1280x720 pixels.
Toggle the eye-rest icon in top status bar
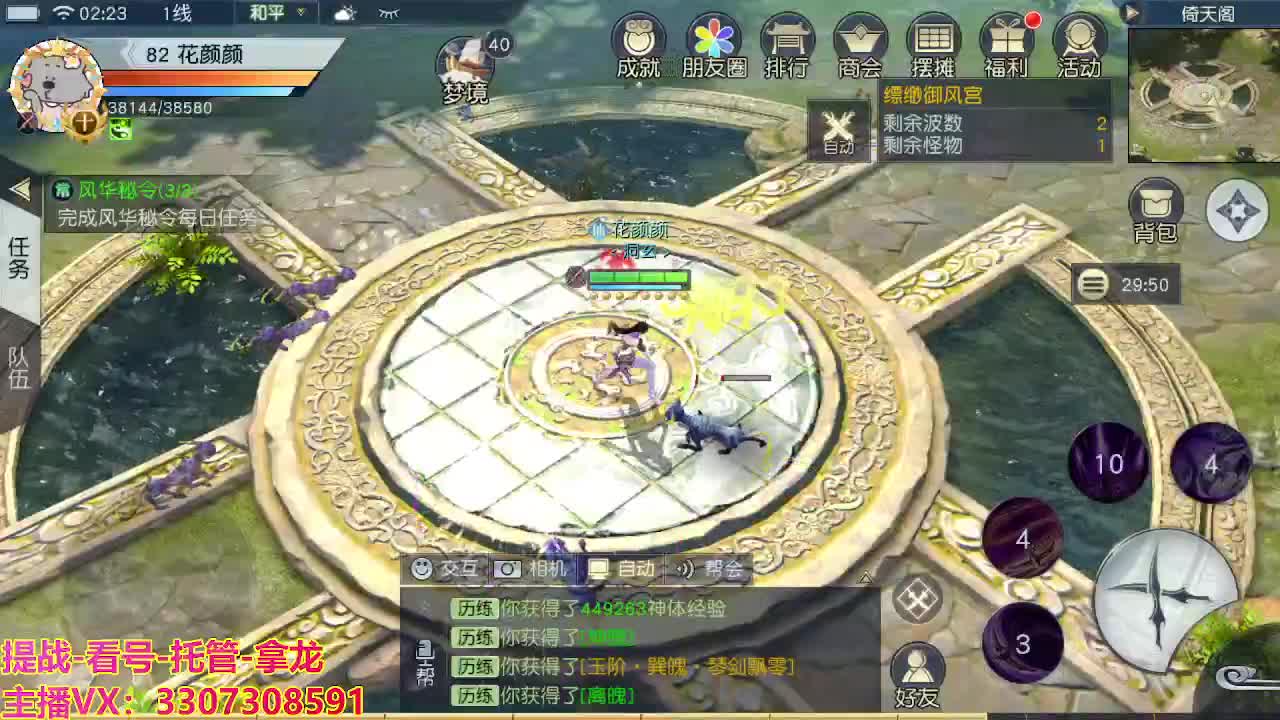pos(388,14)
